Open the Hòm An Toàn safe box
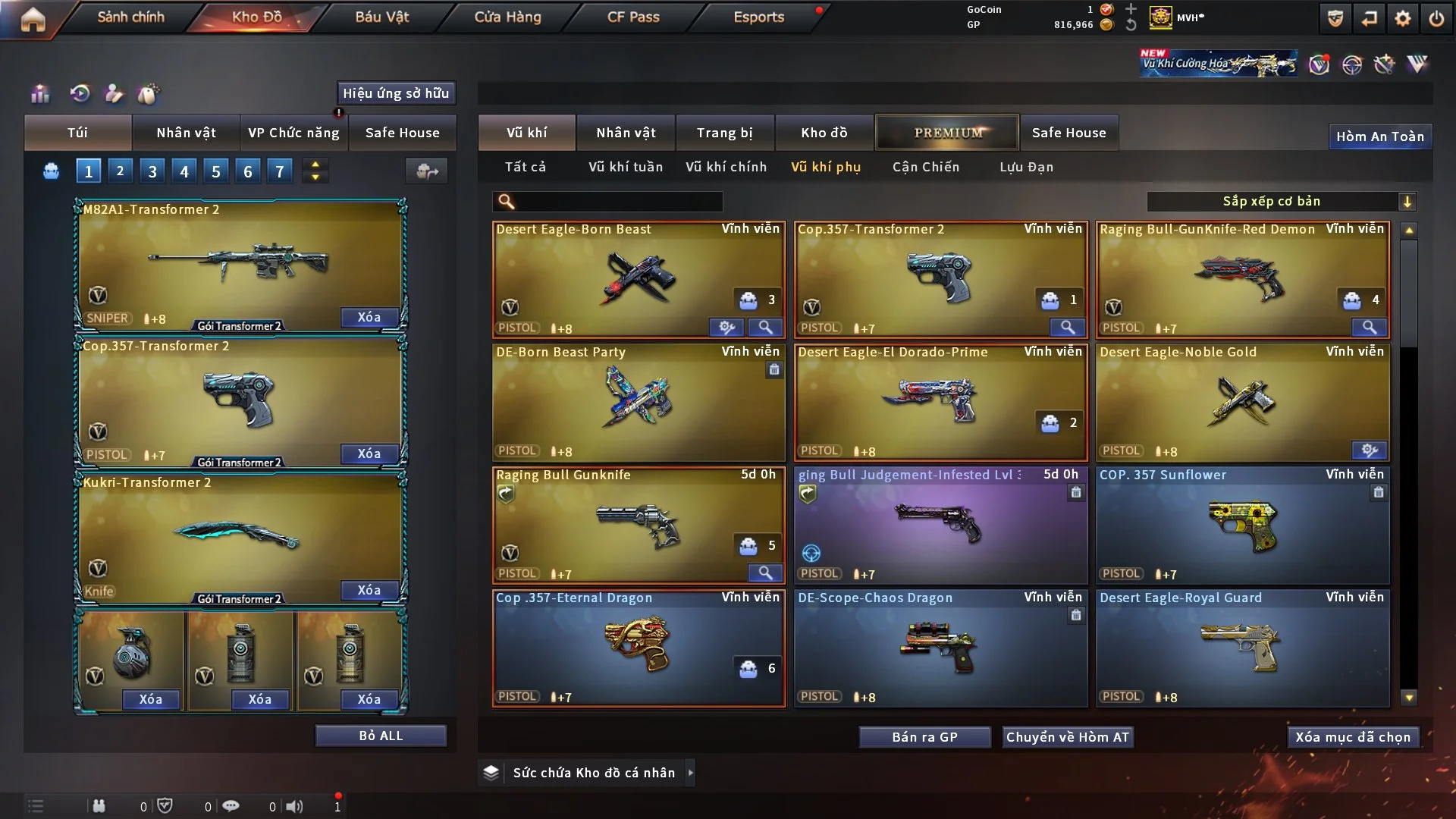The height and width of the screenshot is (819, 1456). [x=1379, y=136]
